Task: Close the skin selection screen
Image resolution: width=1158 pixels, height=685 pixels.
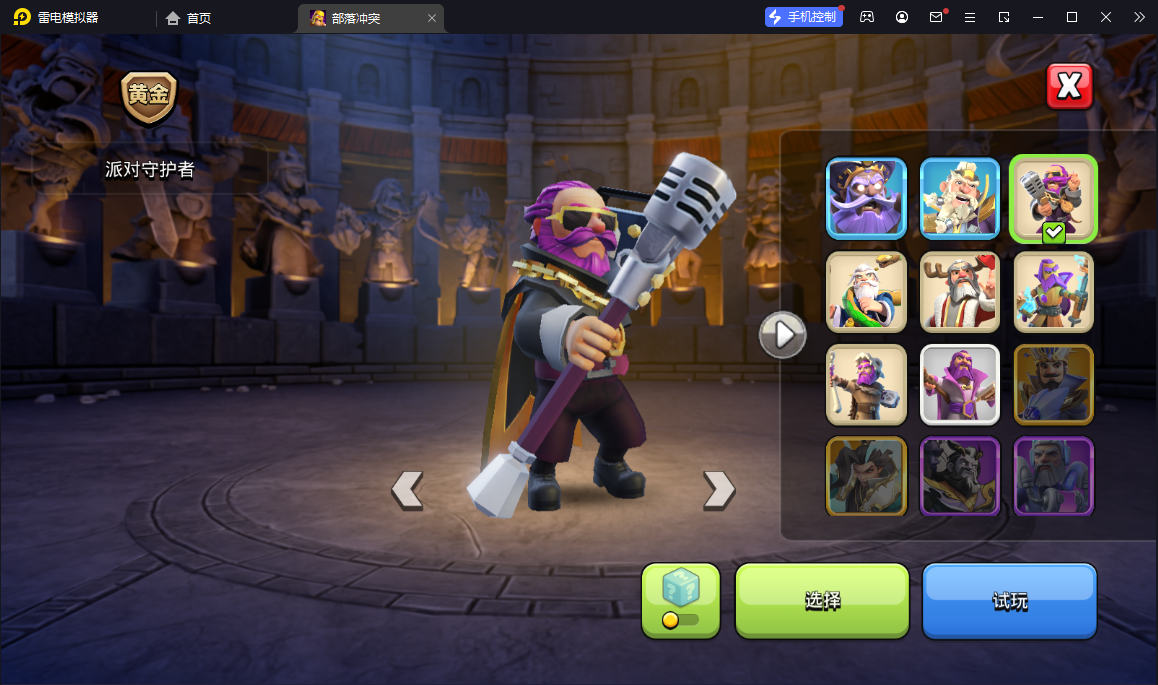Action: point(1069,87)
